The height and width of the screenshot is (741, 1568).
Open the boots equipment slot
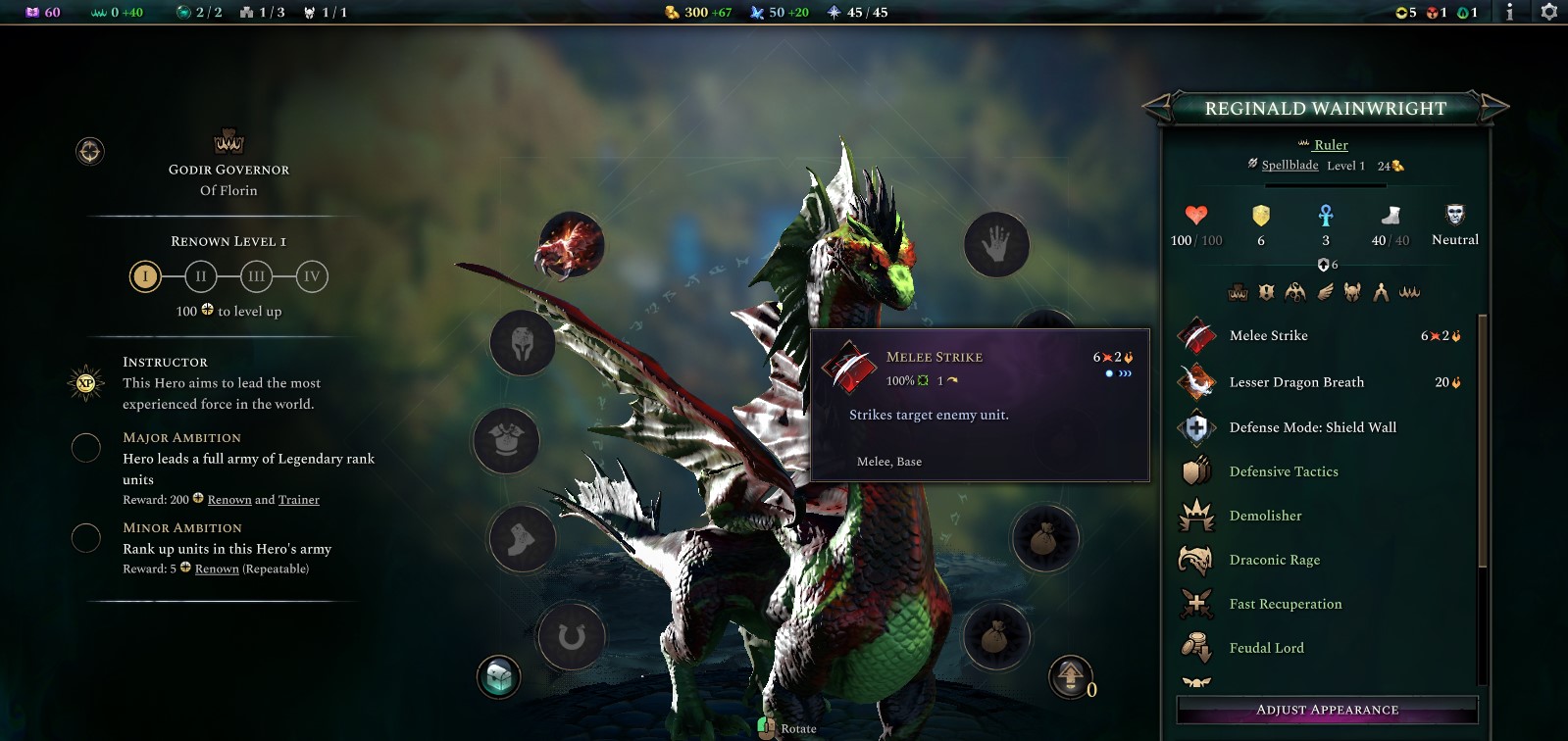point(525,540)
